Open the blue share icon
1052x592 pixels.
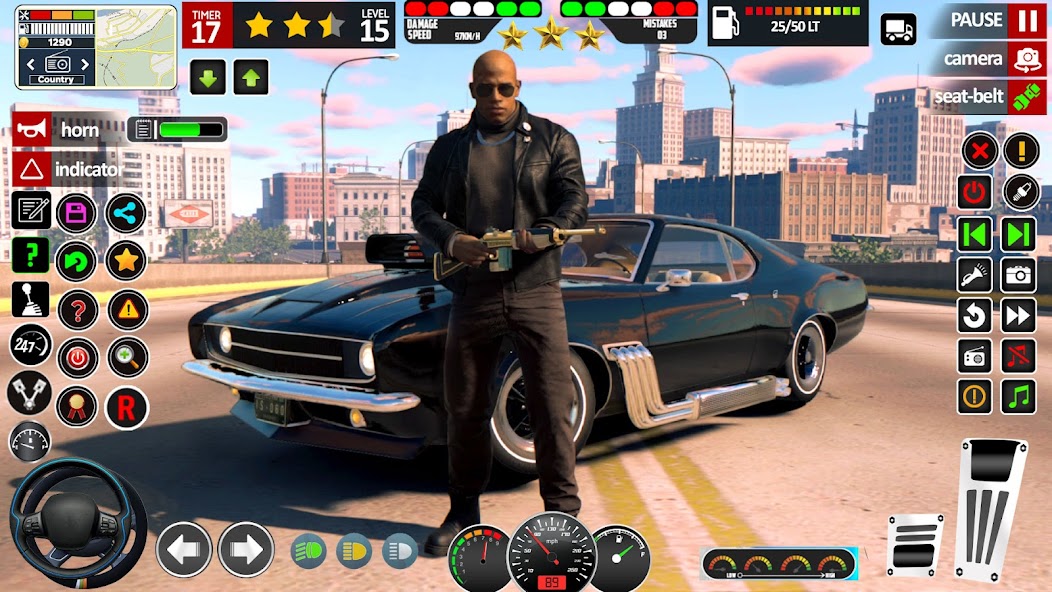point(126,212)
